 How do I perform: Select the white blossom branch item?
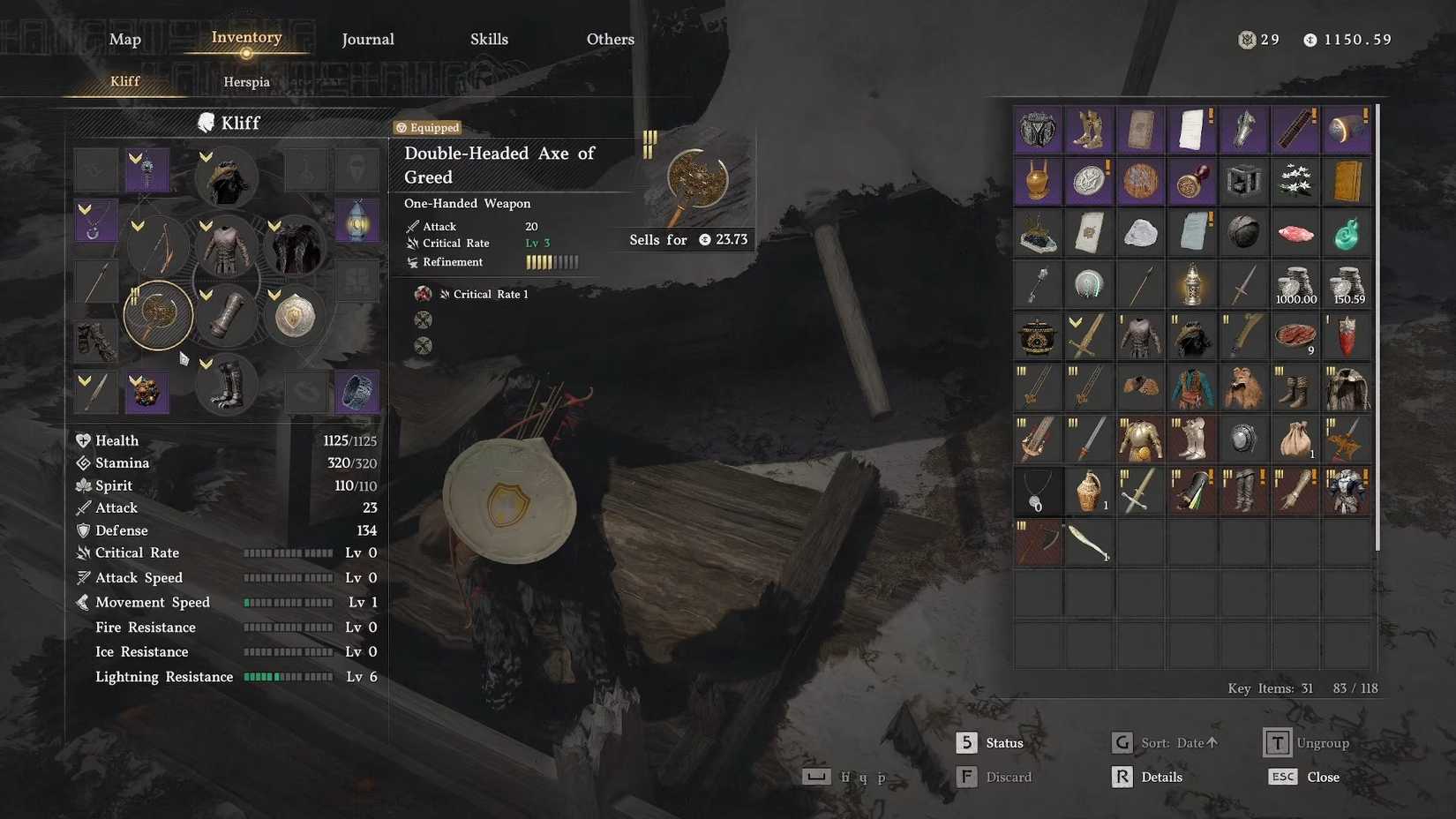click(x=1294, y=181)
